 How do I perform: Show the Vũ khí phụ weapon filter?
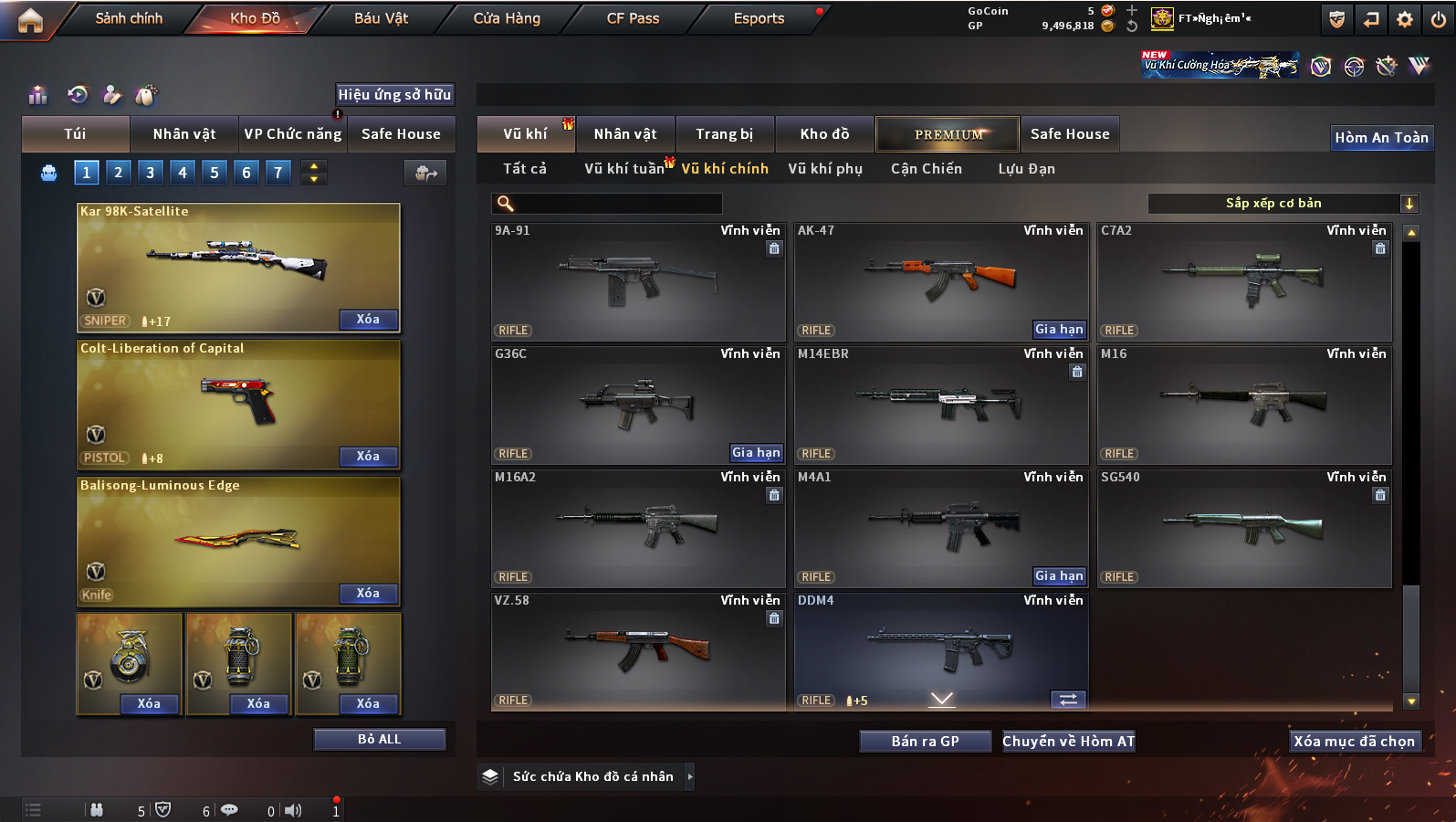tap(825, 169)
